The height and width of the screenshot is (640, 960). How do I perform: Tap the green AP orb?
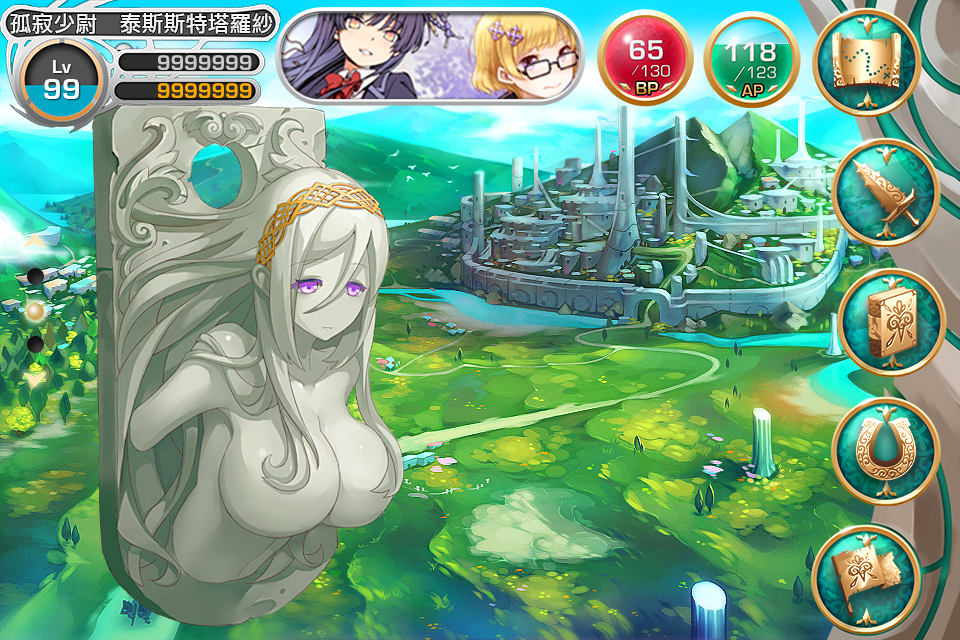tap(751, 59)
